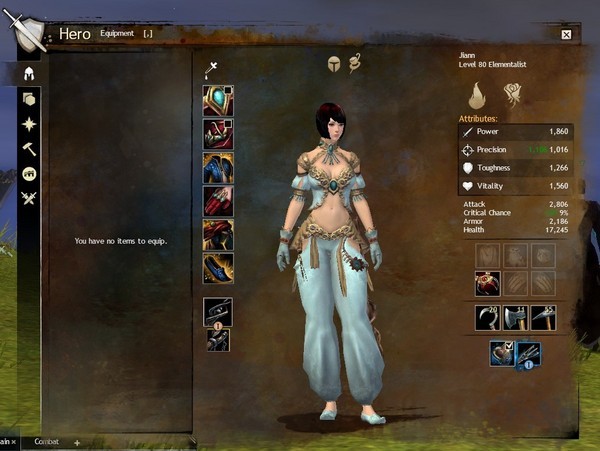Select the red equipped trinket slot
600x451 pixels.
click(x=487, y=283)
